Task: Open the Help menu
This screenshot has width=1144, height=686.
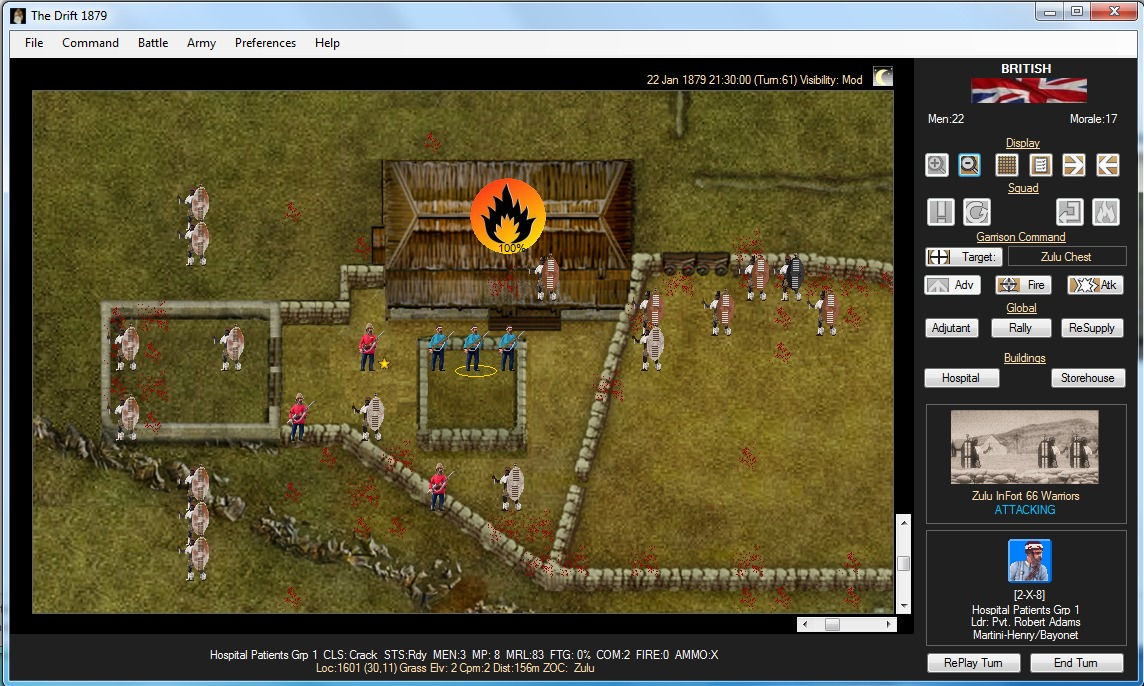Action: 327,43
